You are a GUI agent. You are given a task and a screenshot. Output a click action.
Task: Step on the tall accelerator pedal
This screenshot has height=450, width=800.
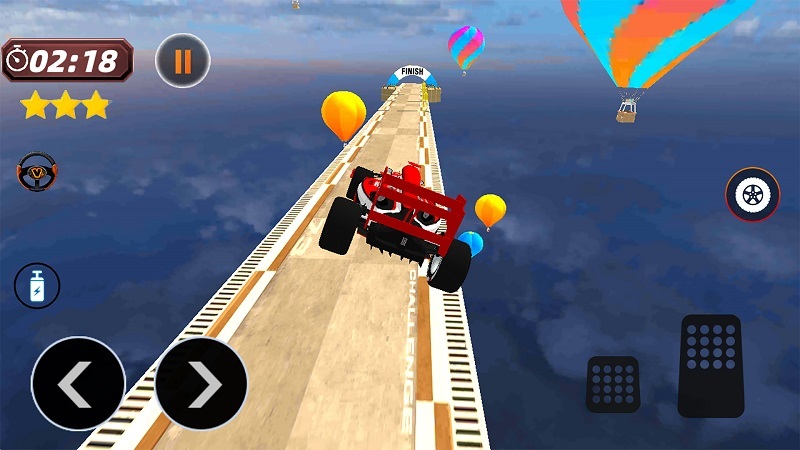pos(710,365)
